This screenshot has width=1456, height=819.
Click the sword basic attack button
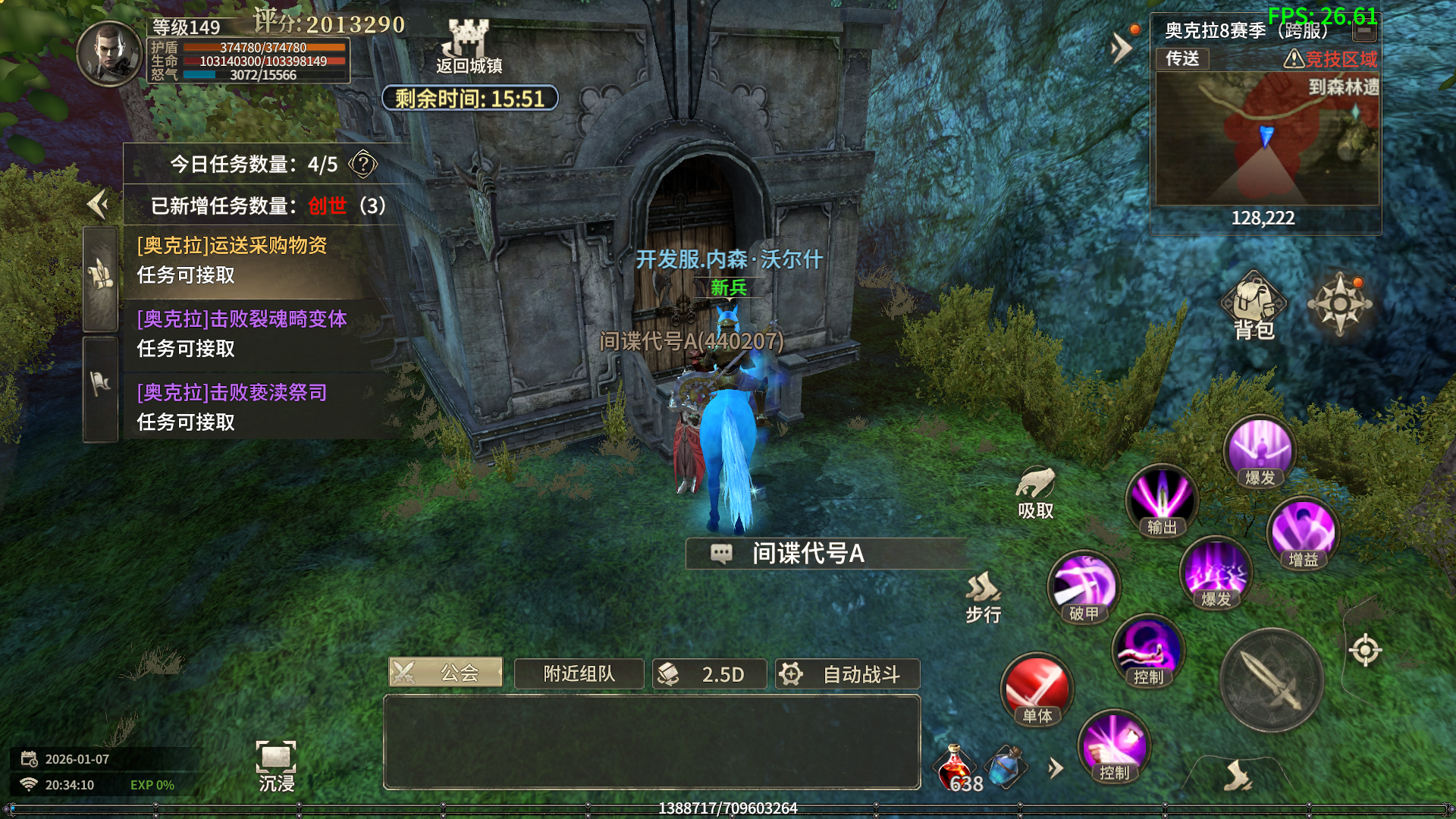1272,680
